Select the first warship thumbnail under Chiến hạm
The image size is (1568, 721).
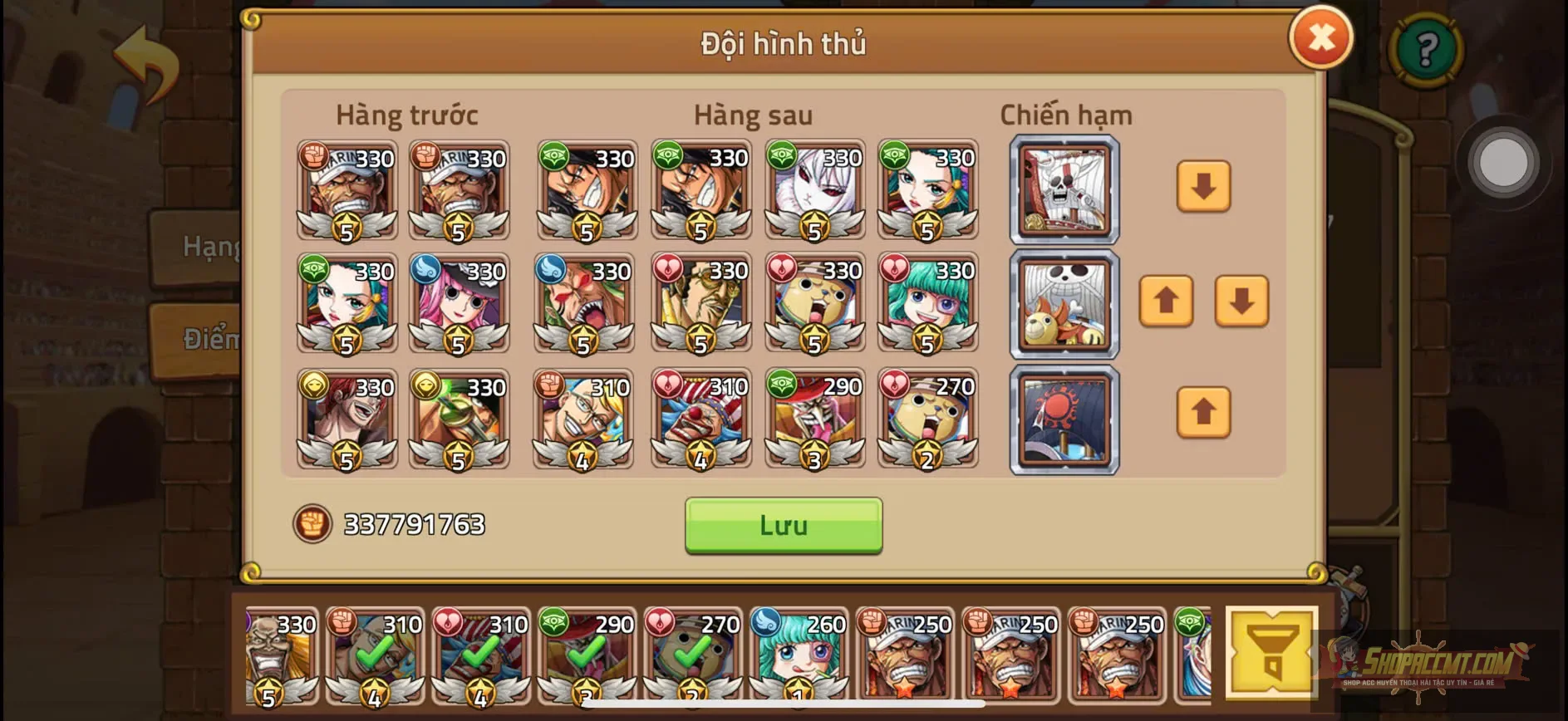(x=1064, y=192)
